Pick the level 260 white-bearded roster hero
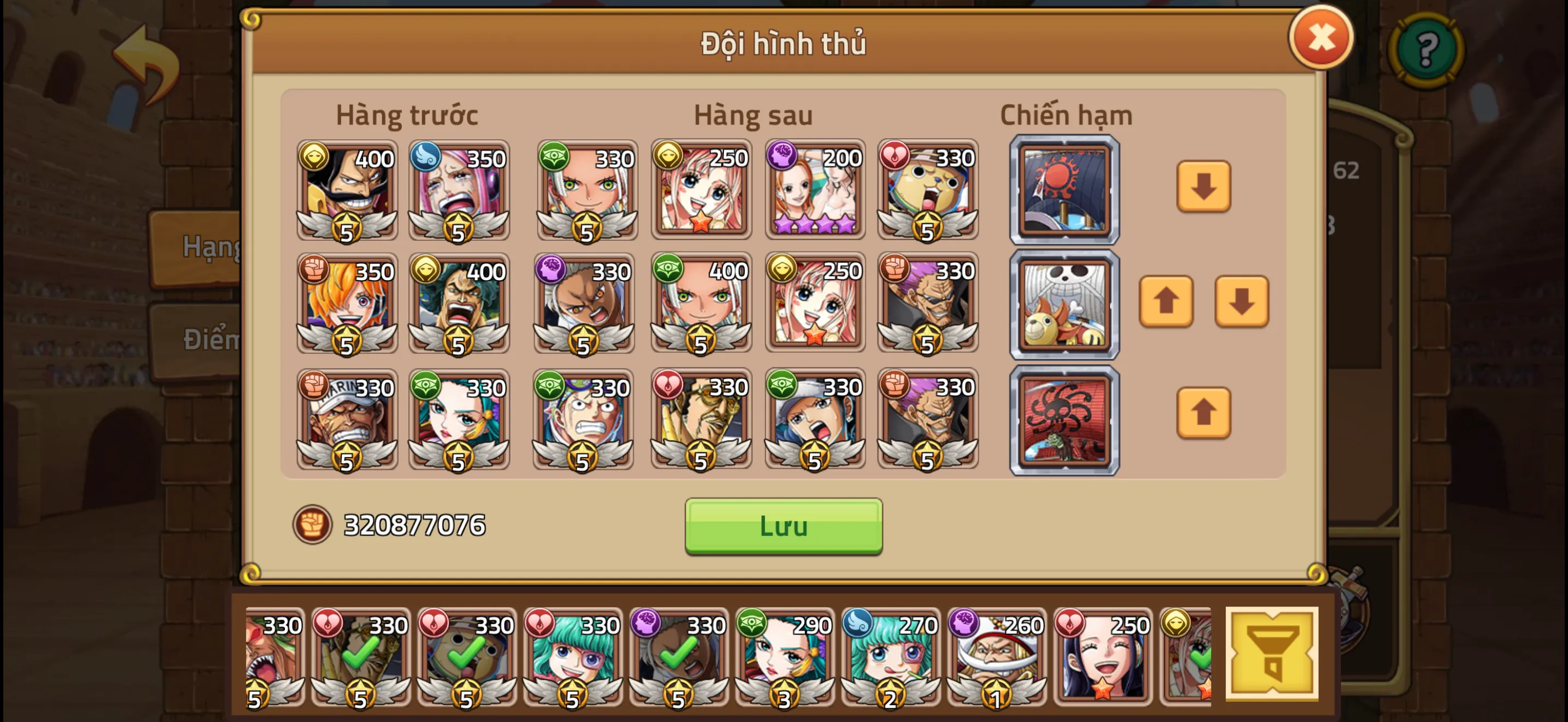This screenshot has height=722, width=1568. [996, 656]
